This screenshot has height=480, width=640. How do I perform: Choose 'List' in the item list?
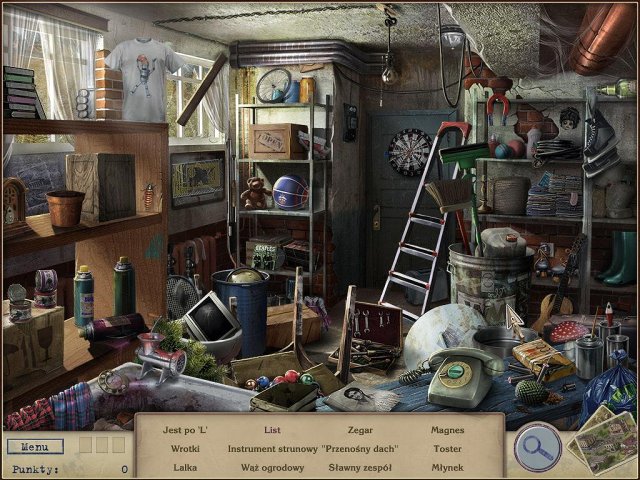point(272,430)
